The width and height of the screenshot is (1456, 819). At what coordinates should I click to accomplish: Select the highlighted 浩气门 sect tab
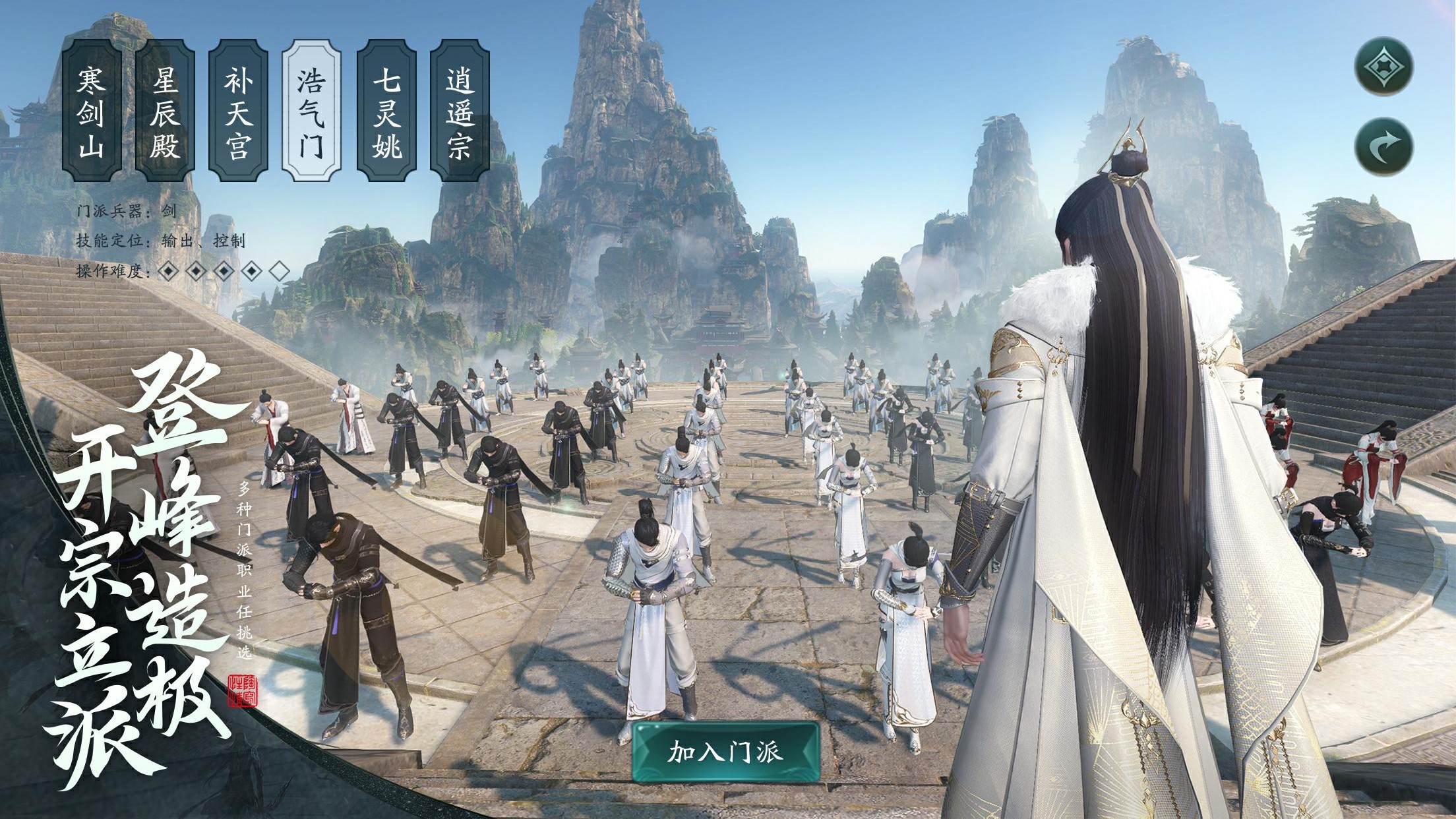[x=311, y=110]
